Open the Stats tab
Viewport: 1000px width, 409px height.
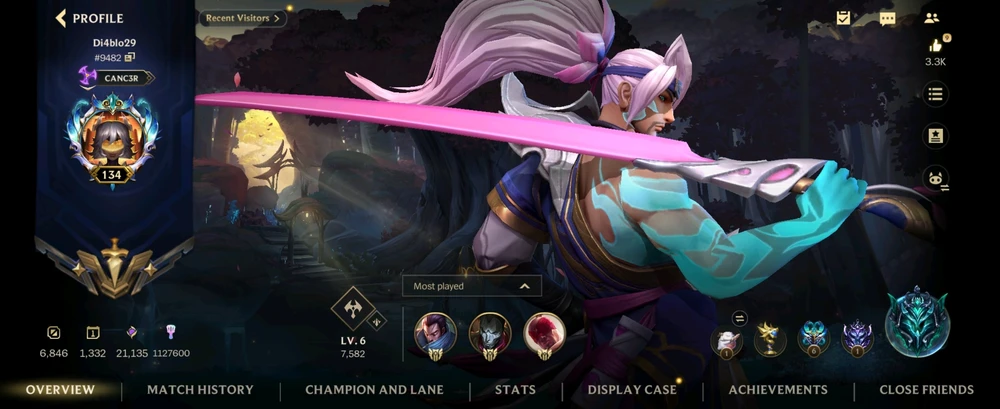point(515,390)
